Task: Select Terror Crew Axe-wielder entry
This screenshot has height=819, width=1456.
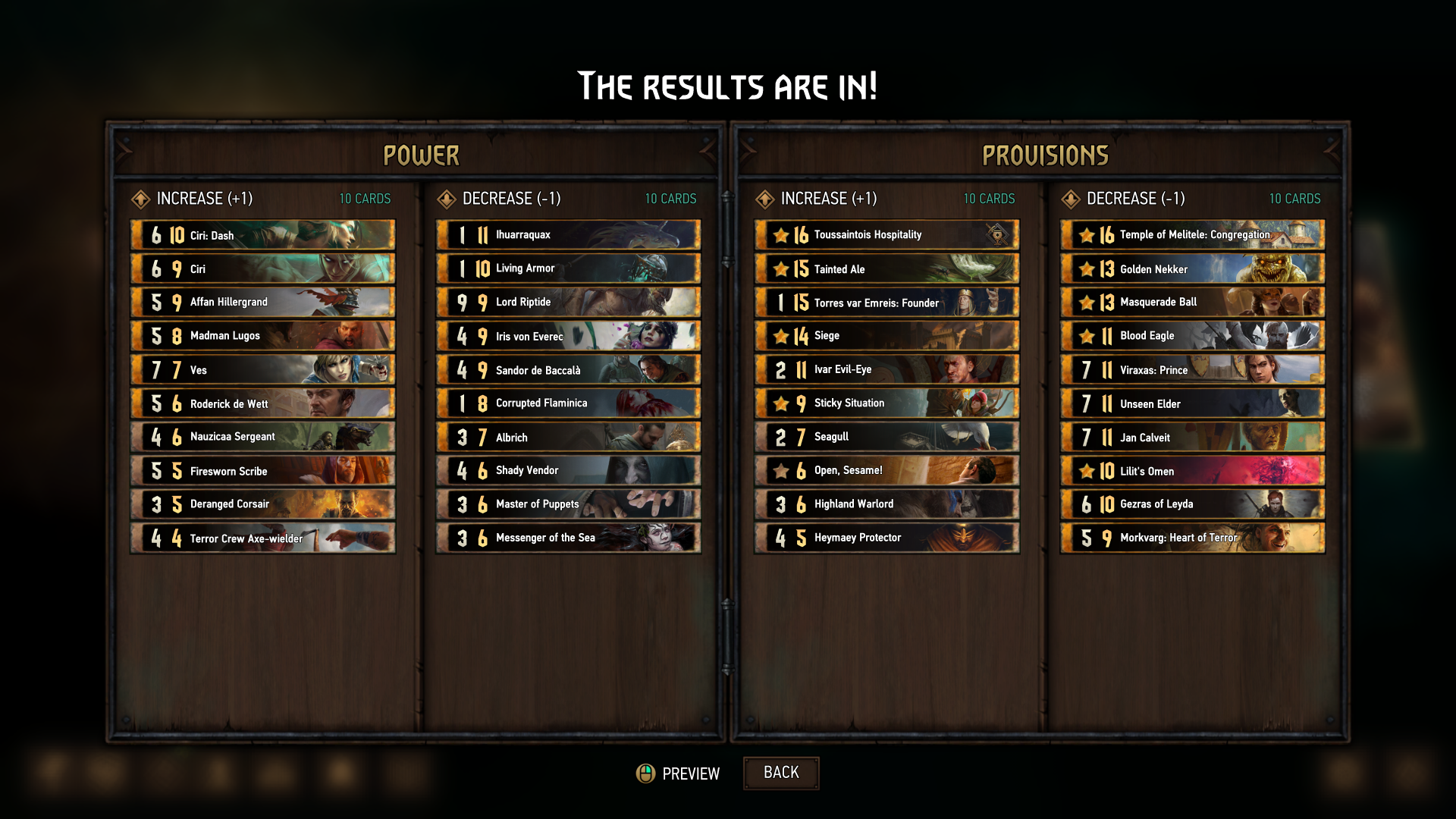Action: click(262, 538)
